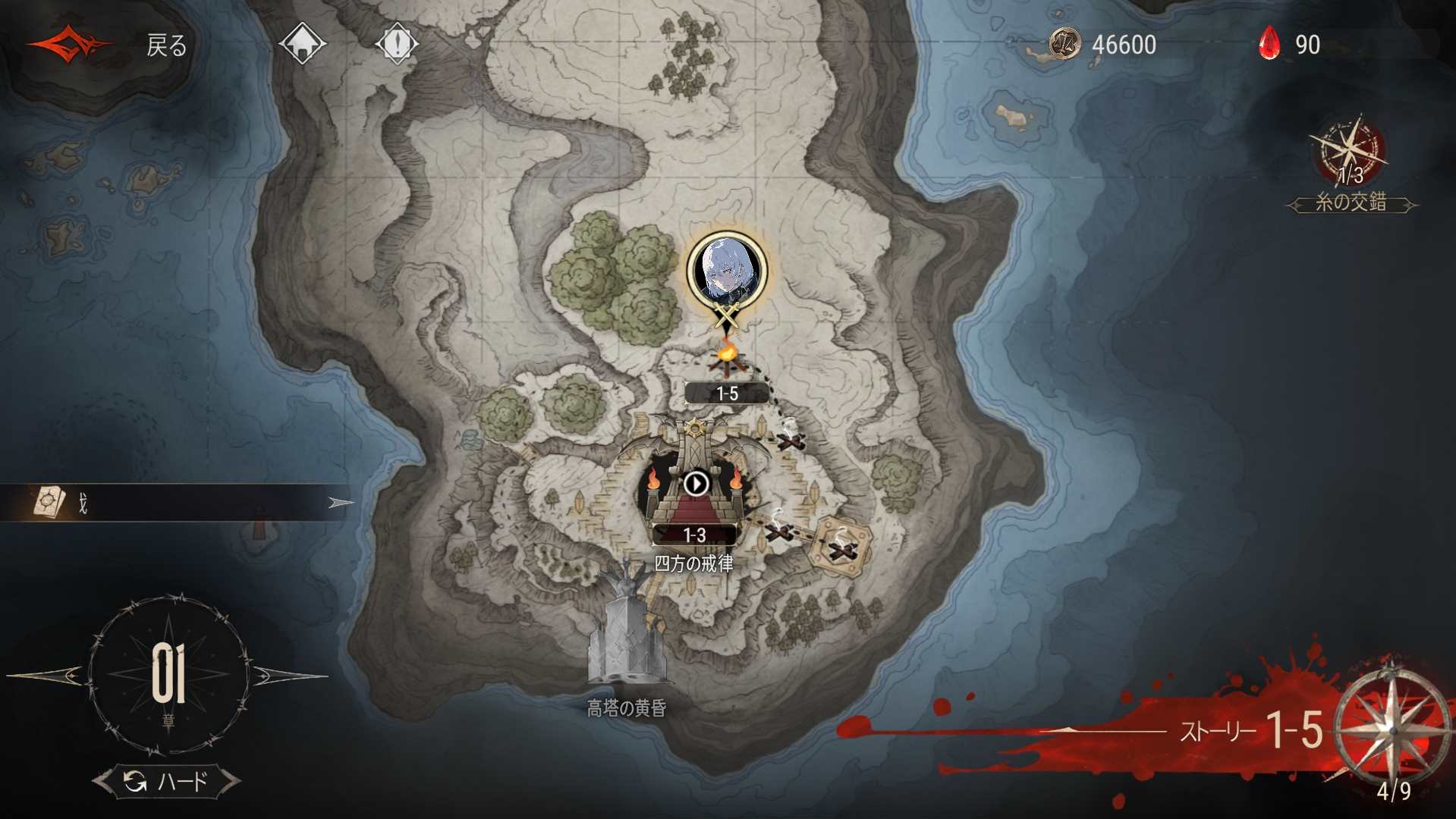Open the red logo in the corner
1456x819 pixels.
tap(70, 44)
